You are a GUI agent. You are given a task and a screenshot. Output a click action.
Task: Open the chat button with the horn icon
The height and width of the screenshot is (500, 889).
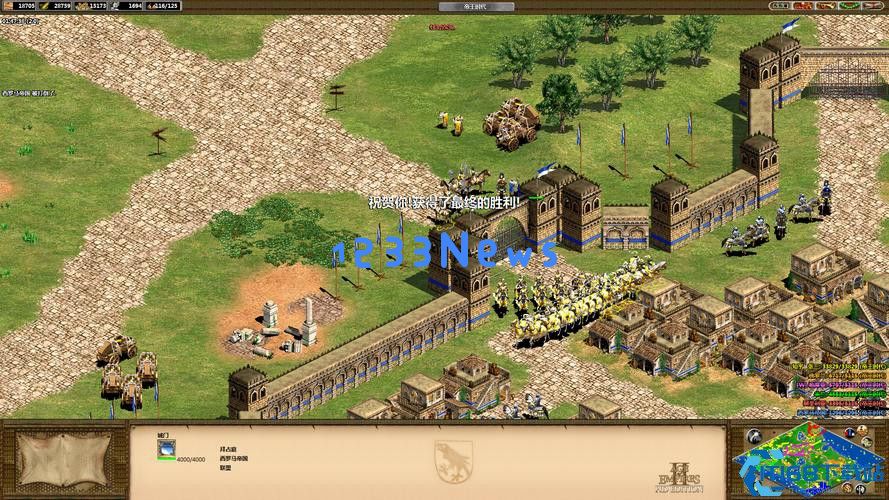click(x=825, y=6)
